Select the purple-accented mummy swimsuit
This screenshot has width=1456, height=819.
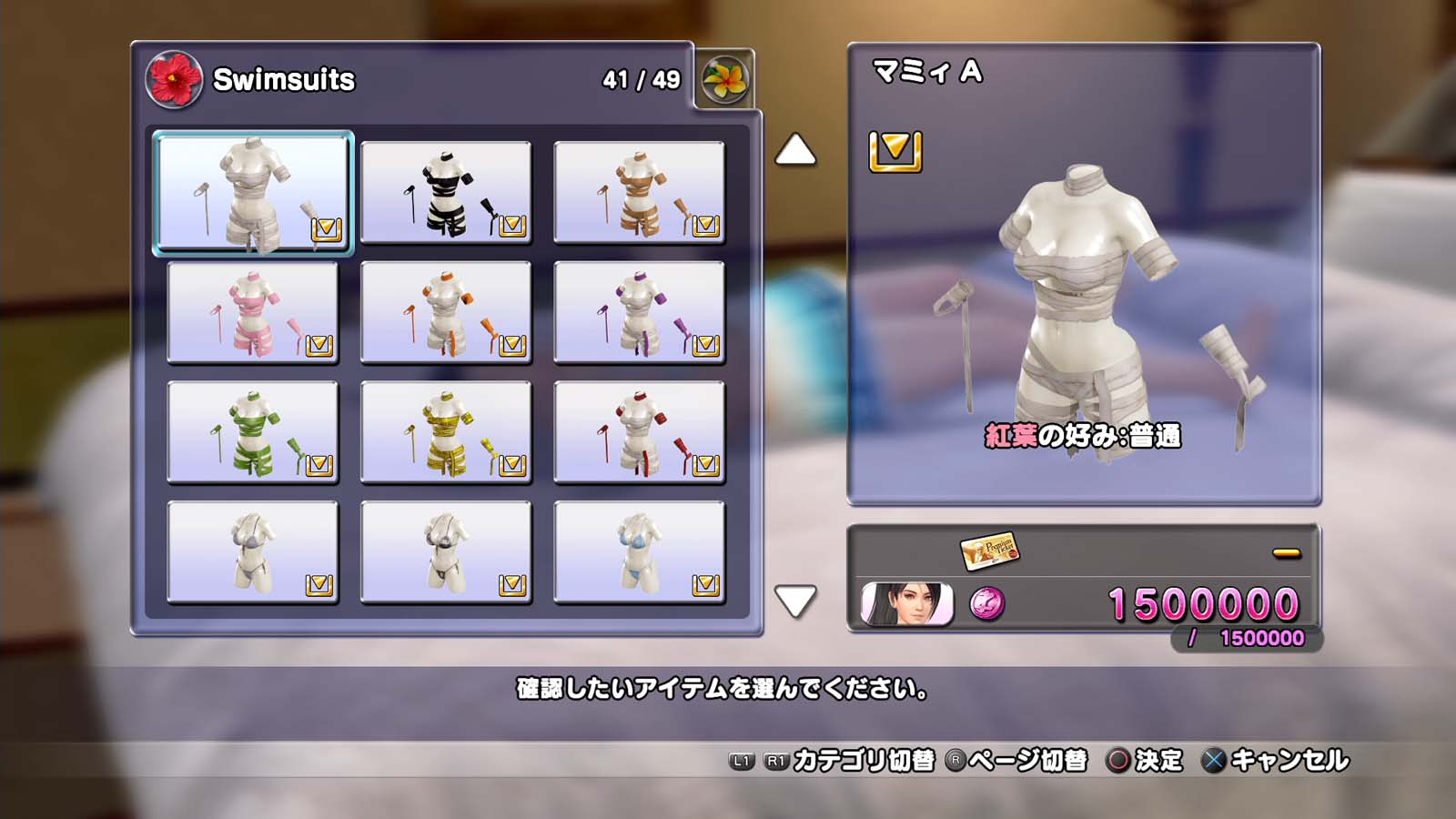coord(639,313)
